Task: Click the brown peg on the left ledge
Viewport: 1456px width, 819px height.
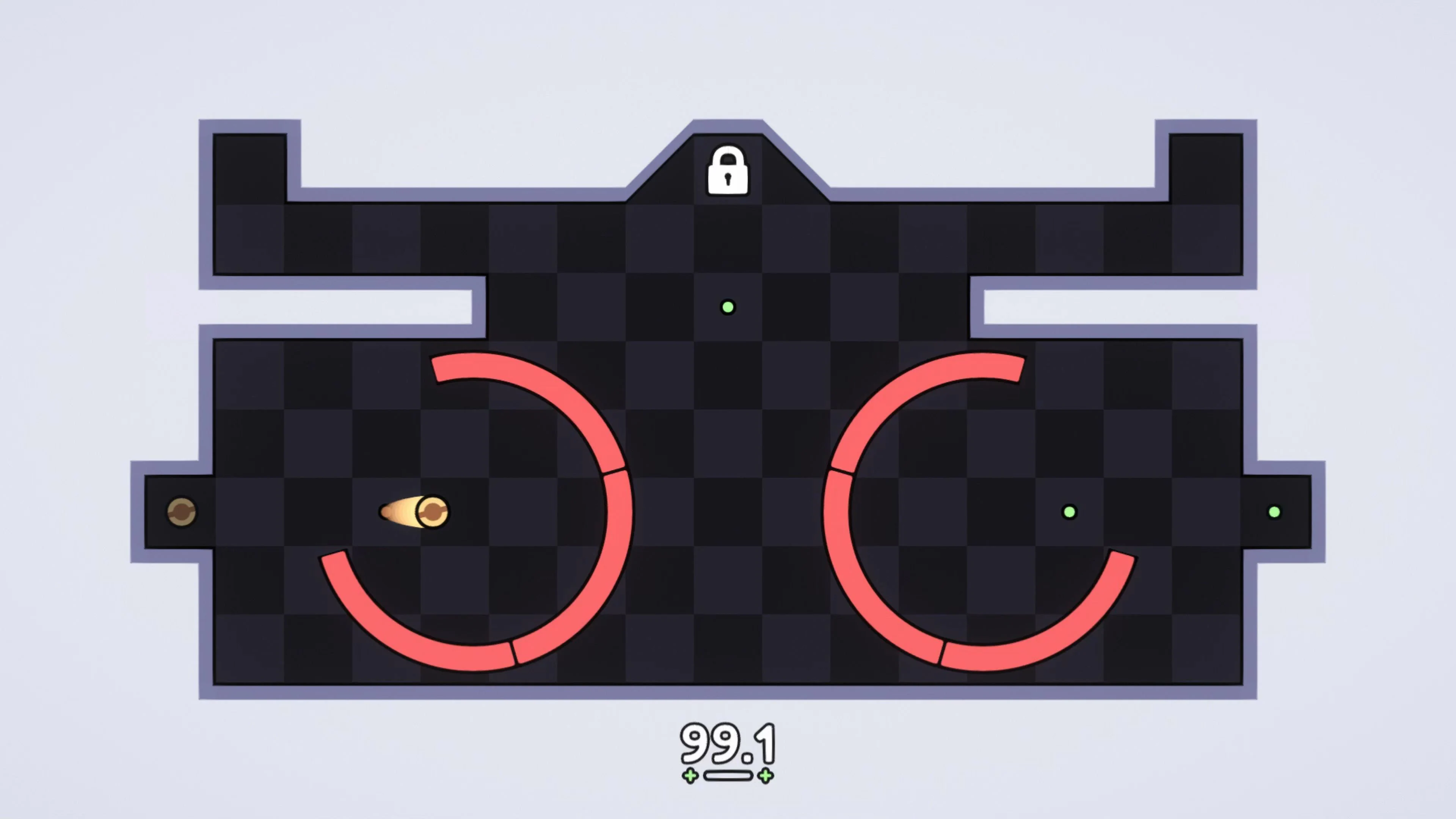Action: [182, 511]
